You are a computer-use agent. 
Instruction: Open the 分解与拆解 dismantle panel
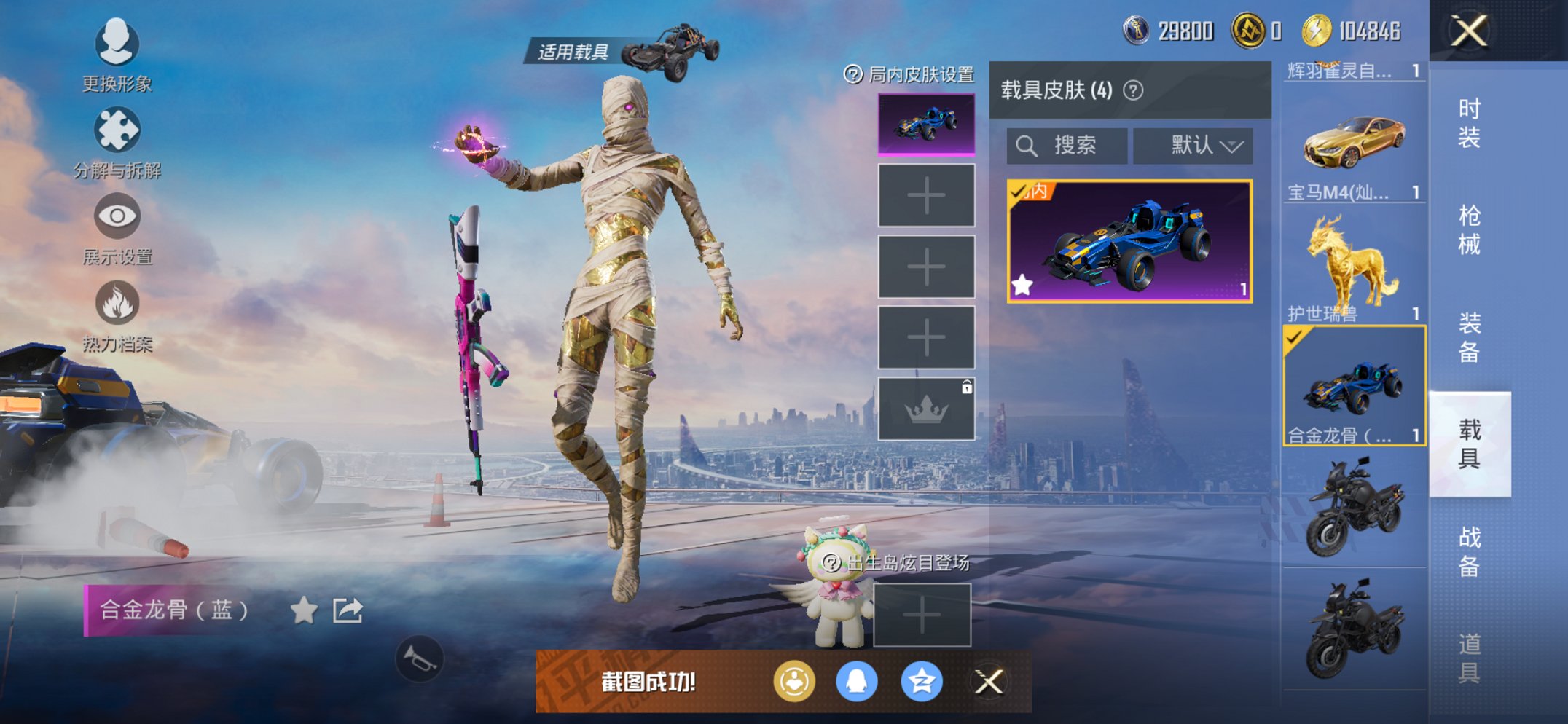tap(117, 131)
